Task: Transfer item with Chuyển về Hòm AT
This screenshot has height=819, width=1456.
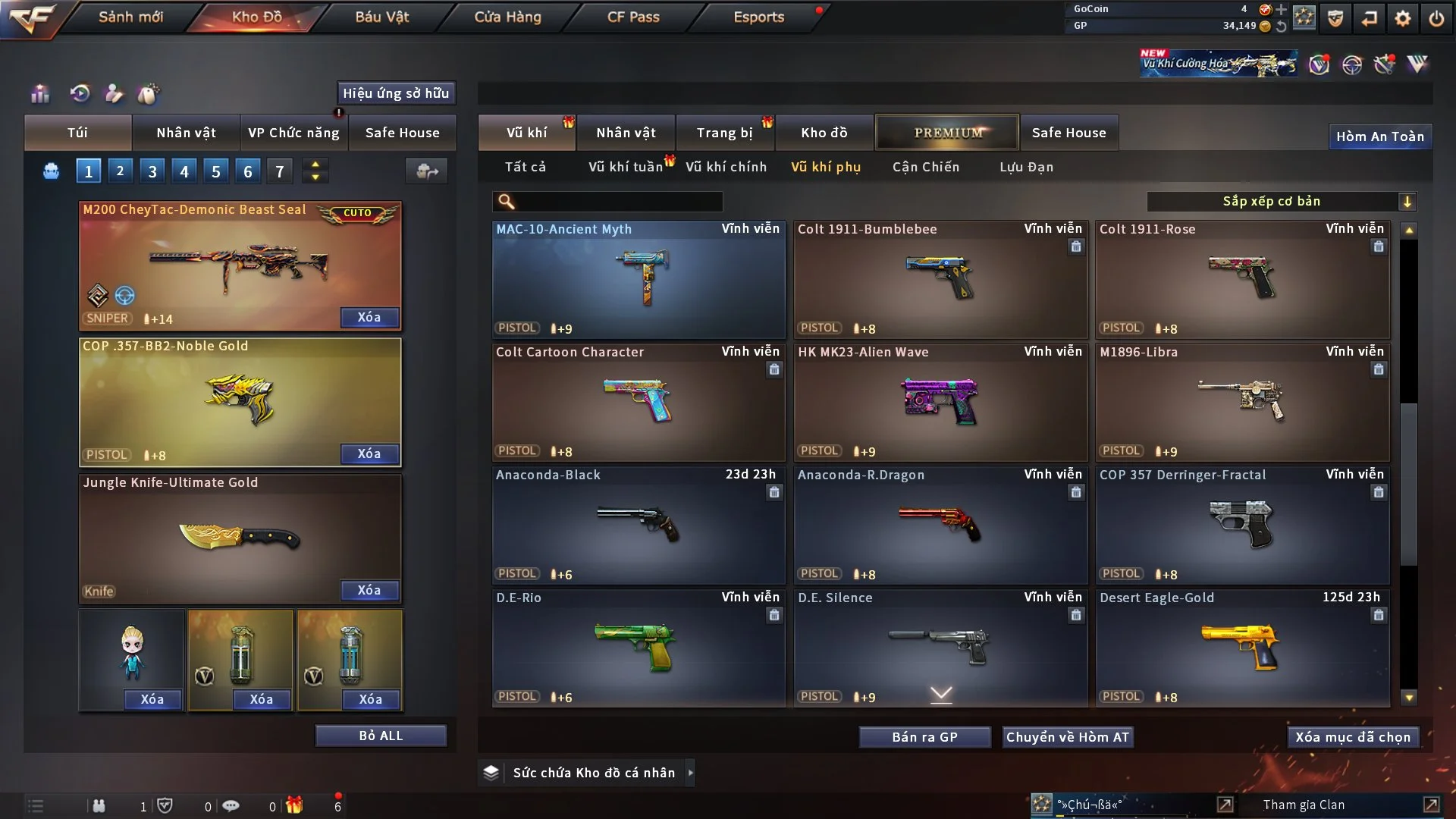Action: [x=1068, y=737]
